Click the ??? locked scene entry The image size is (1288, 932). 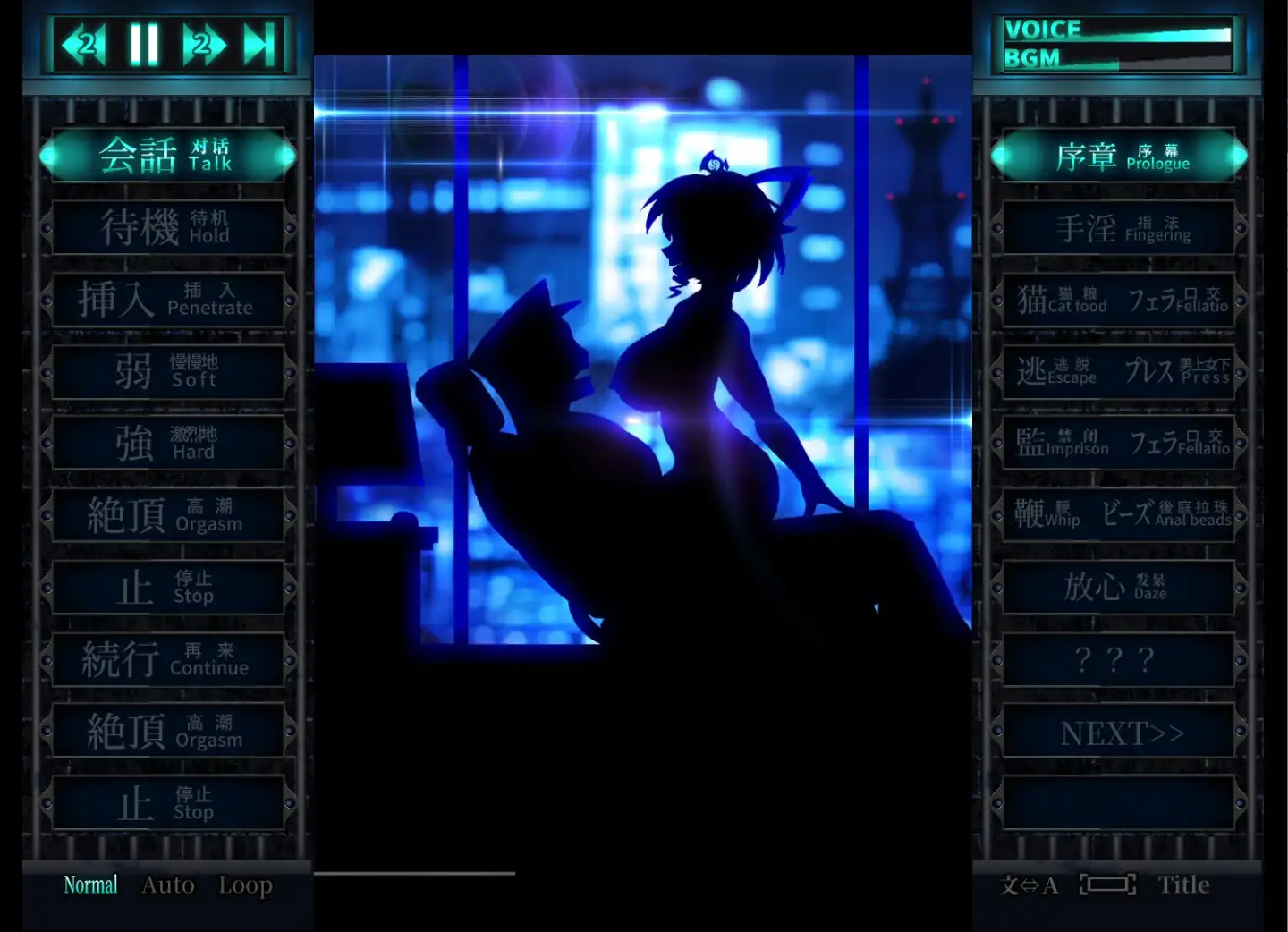(1118, 660)
